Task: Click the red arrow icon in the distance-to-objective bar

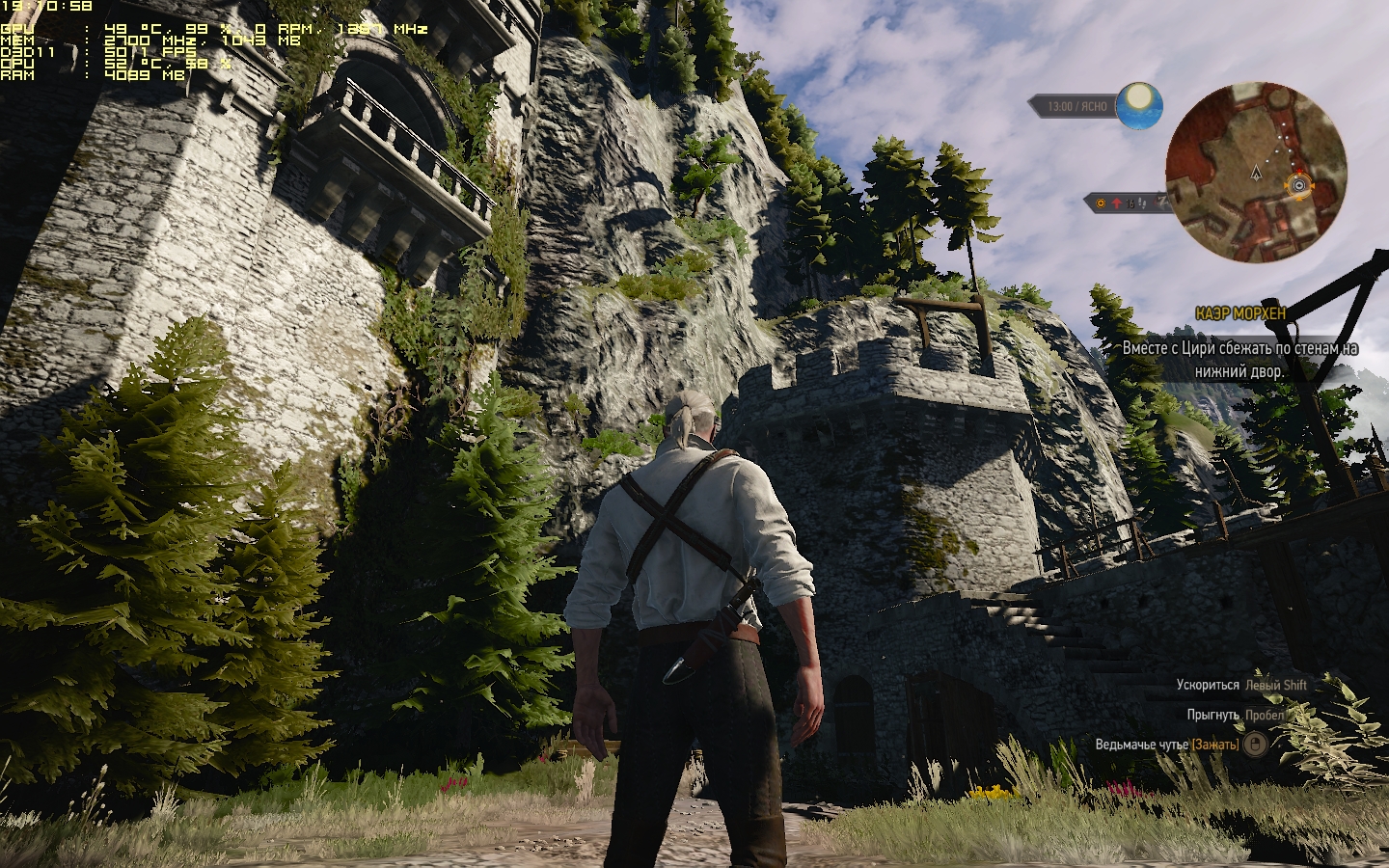Action: point(1117,203)
